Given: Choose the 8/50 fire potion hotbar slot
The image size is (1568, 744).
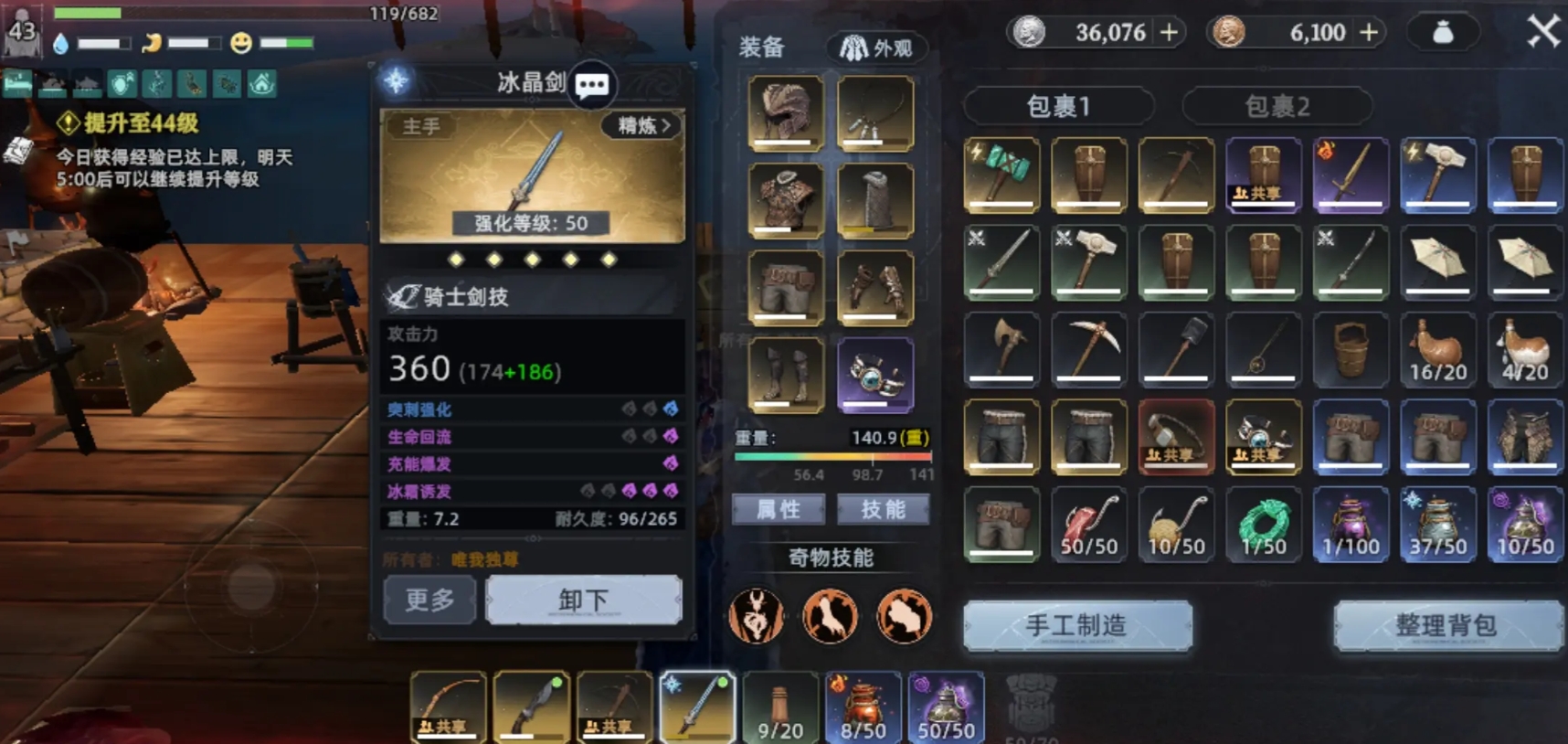Looking at the screenshot, I should [863, 707].
